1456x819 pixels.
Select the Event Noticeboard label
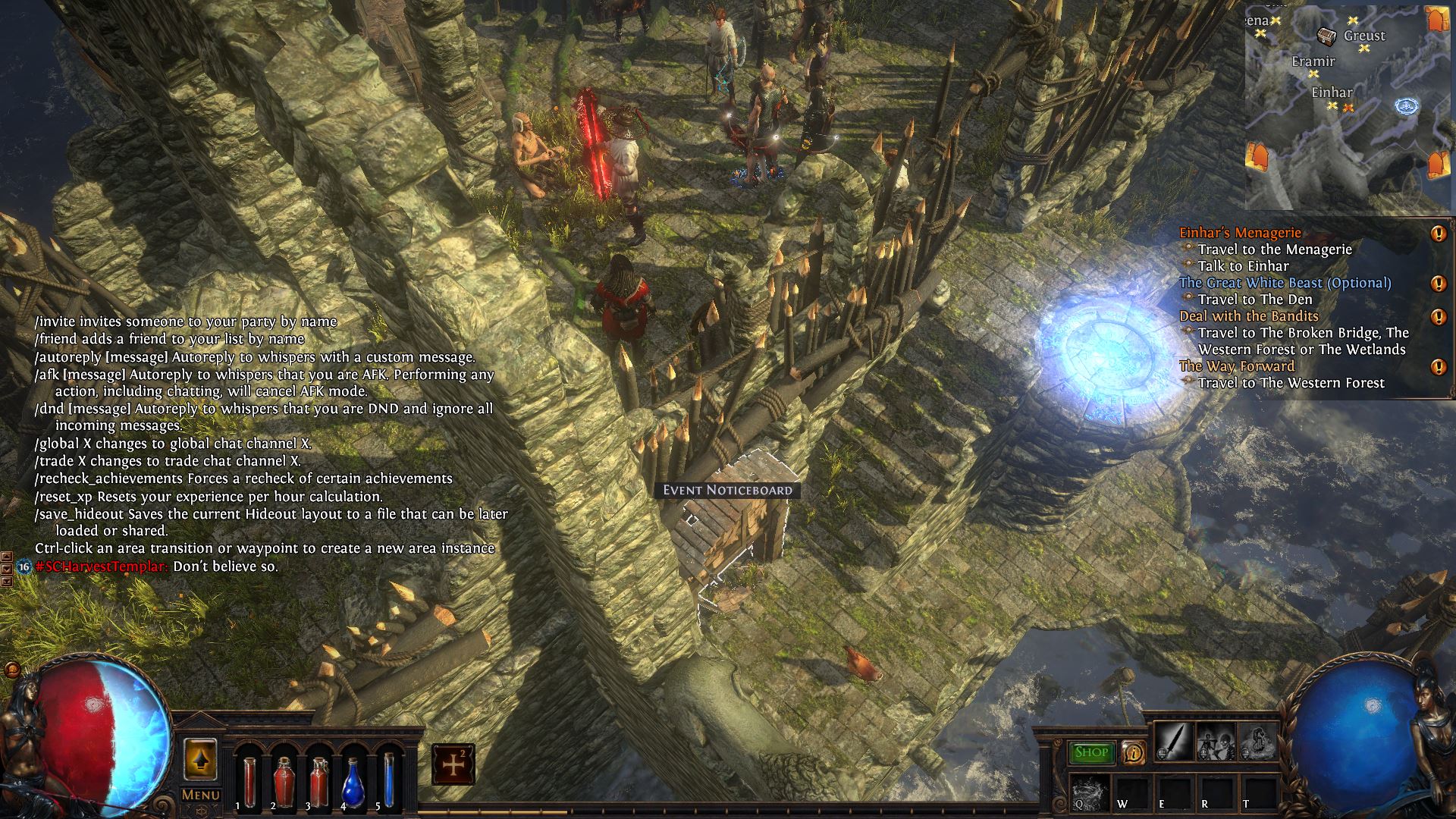pyautogui.click(x=727, y=490)
